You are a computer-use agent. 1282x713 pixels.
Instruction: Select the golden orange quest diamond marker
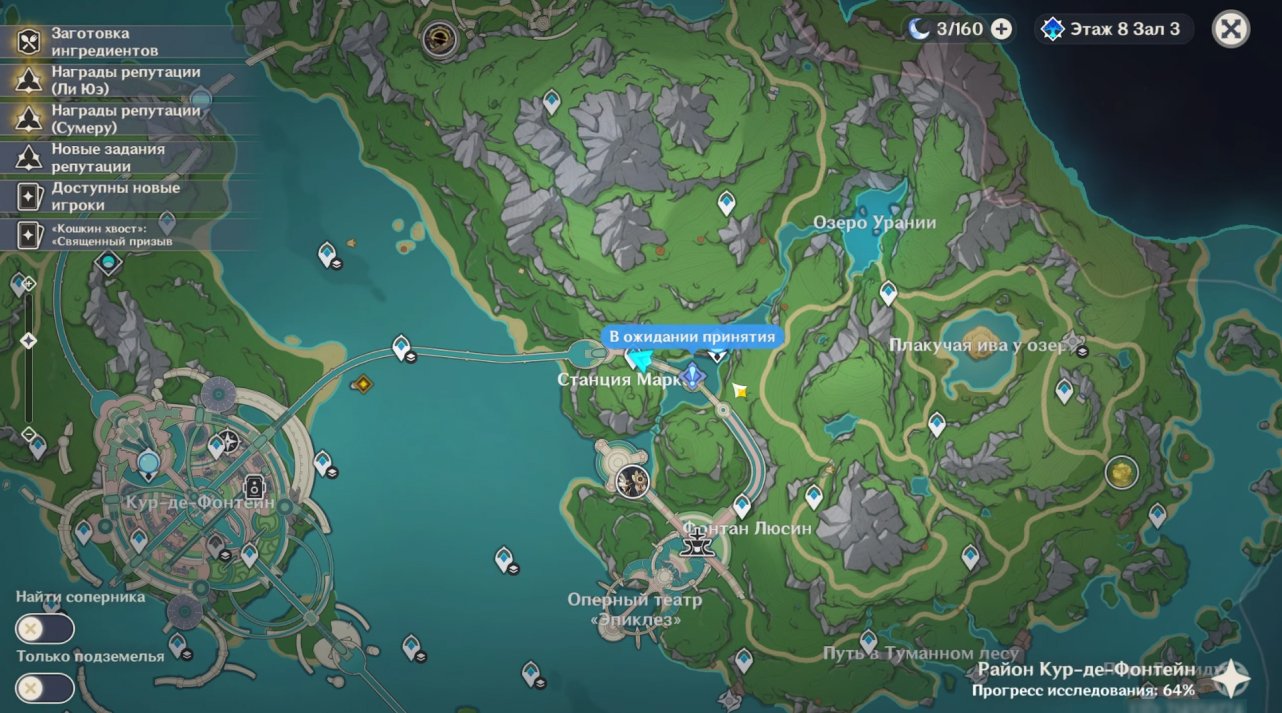[x=362, y=383]
